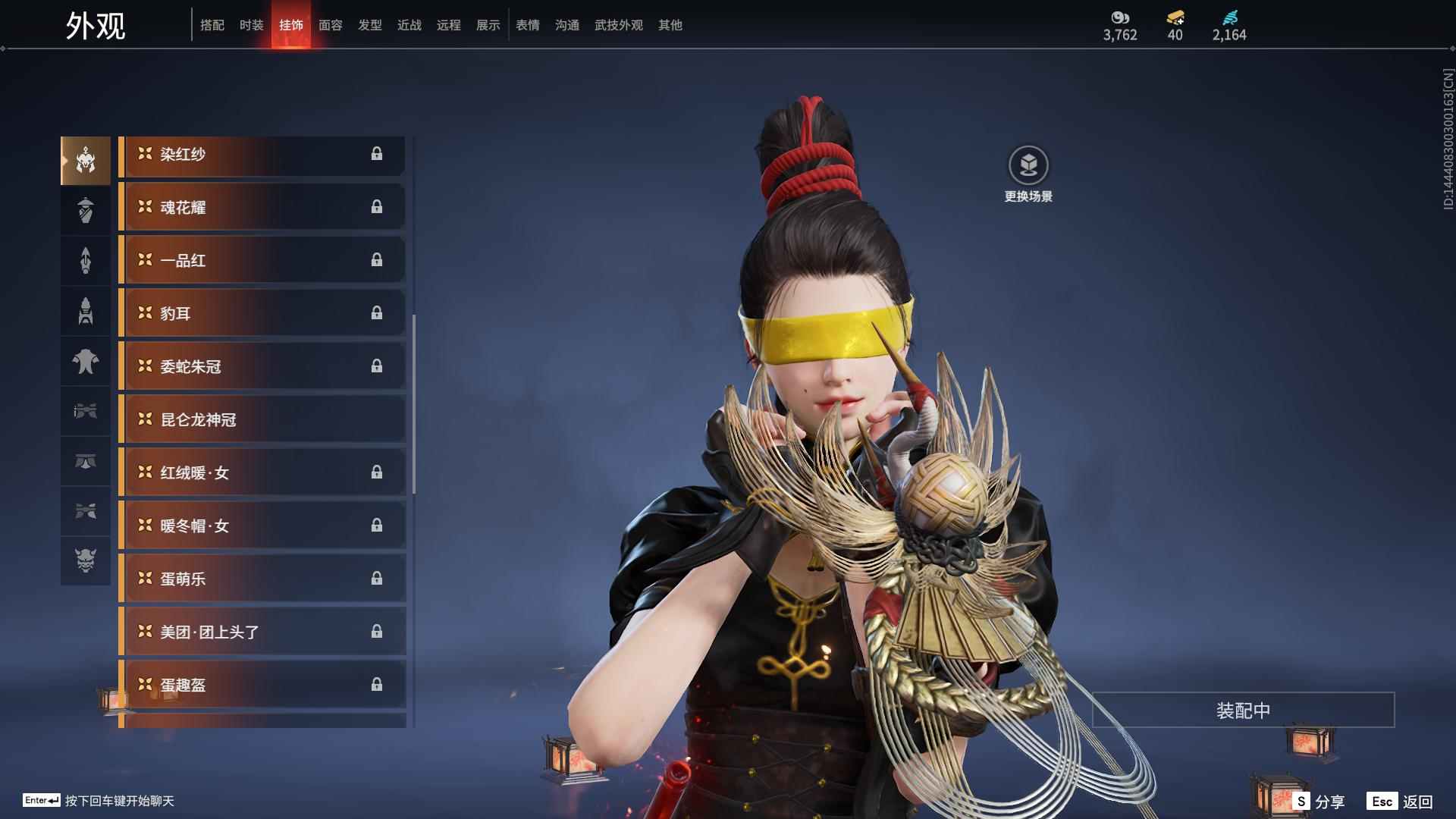Return using the 返回 button

click(x=1400, y=802)
